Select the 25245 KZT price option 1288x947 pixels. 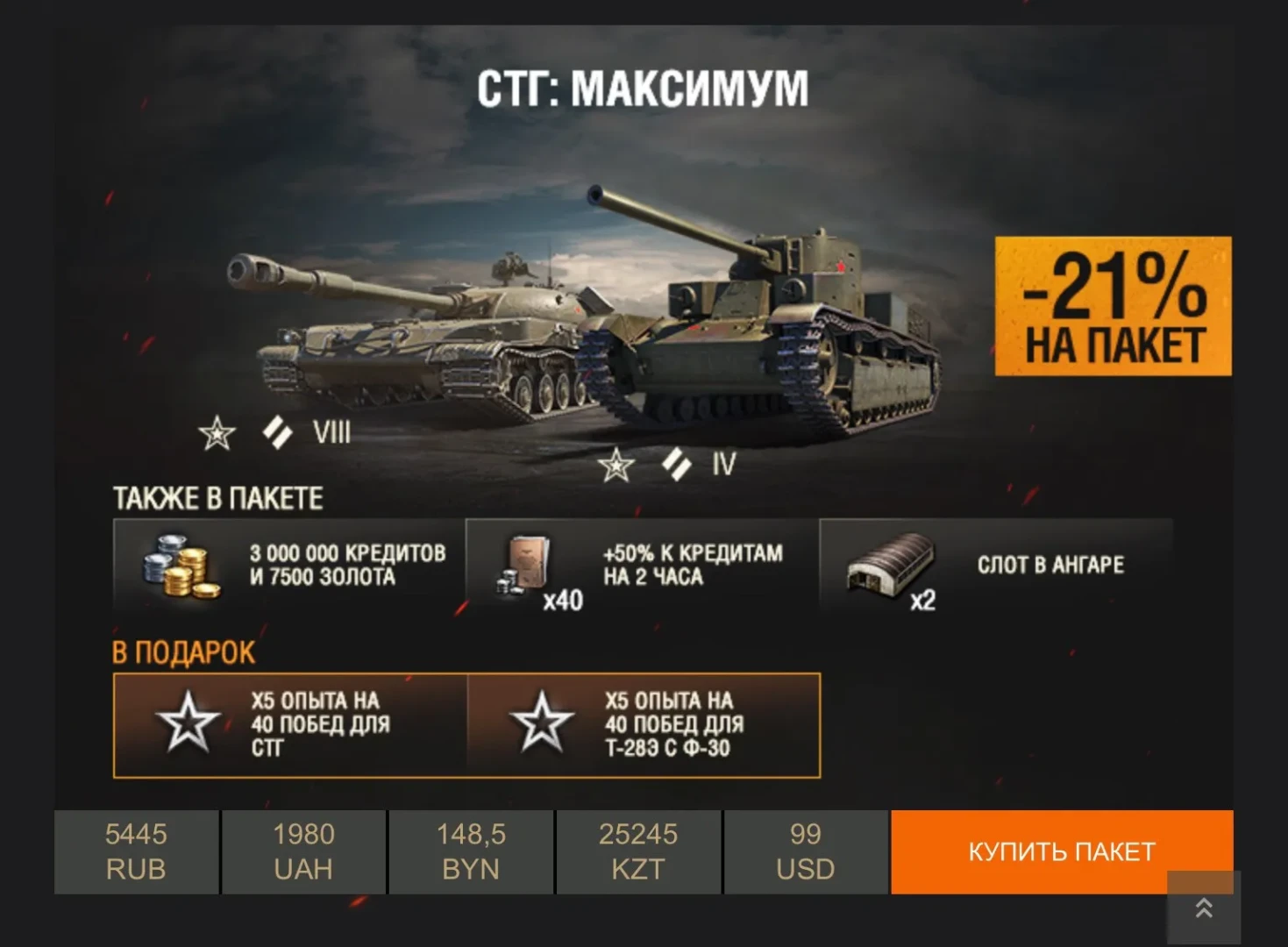click(638, 851)
